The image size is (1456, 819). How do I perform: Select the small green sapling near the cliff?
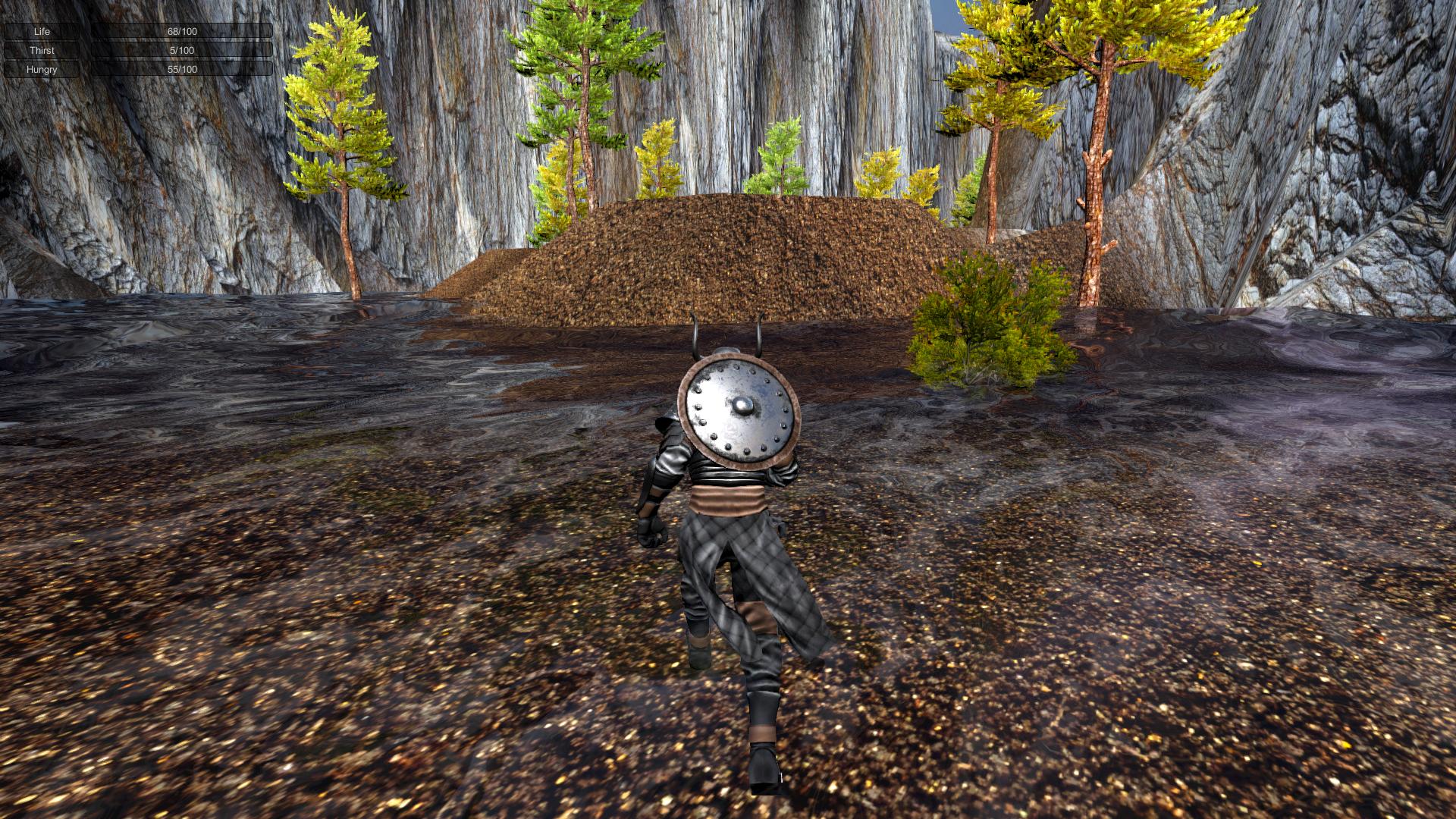[781, 152]
